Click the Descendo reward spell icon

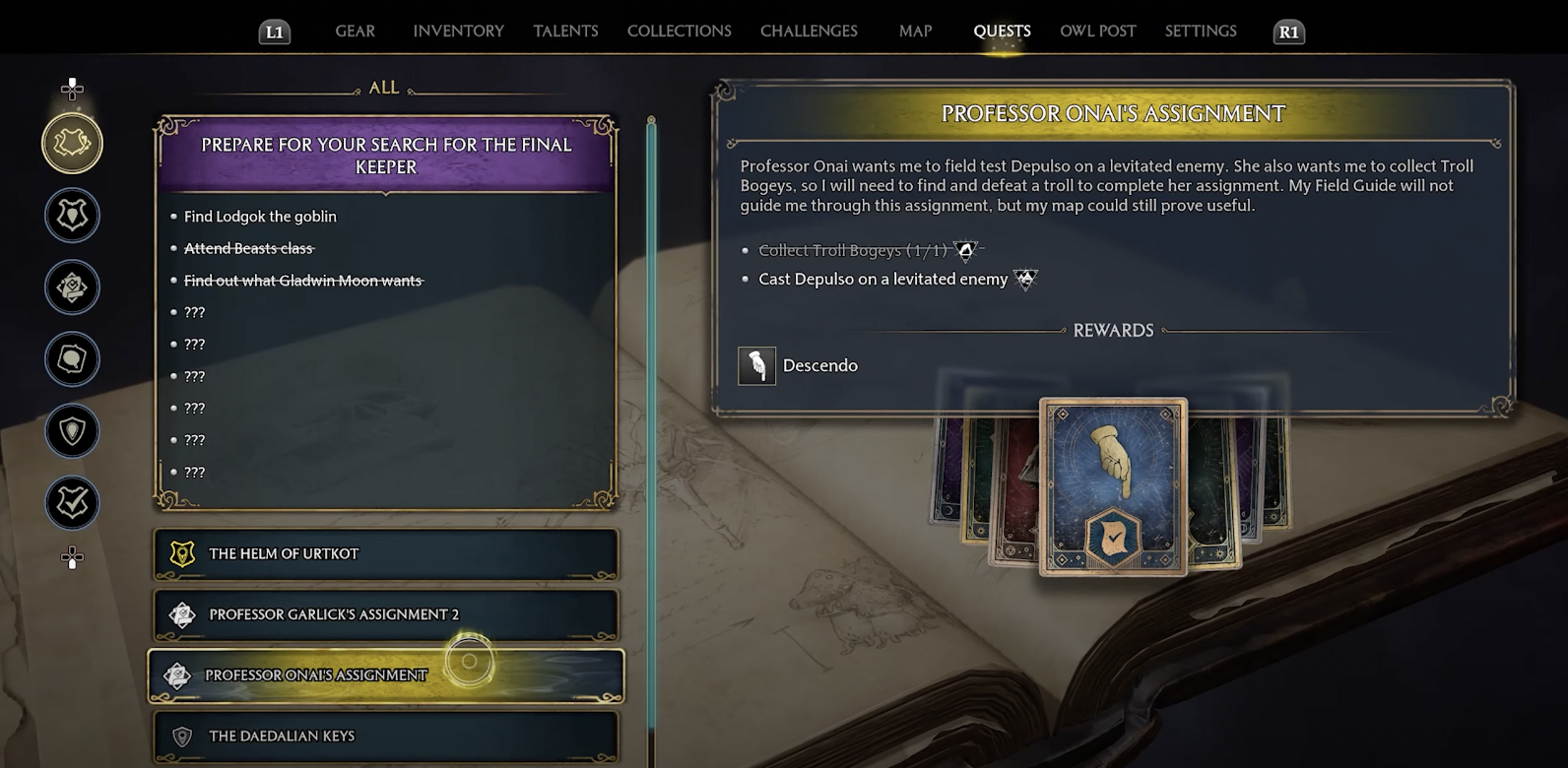756,366
